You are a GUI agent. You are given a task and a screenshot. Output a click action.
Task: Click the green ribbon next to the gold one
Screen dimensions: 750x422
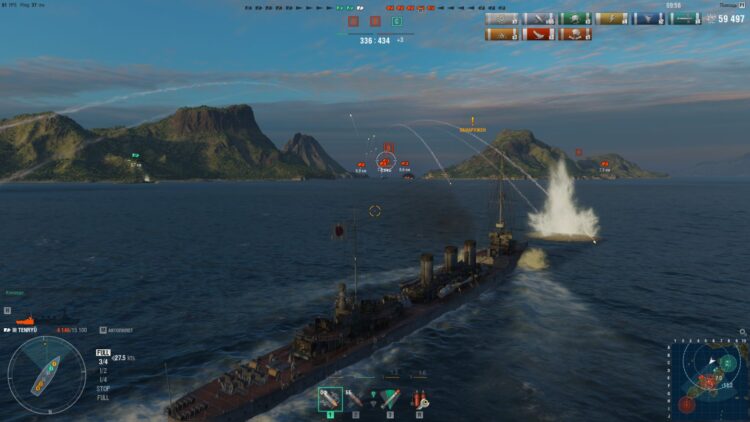[575, 19]
